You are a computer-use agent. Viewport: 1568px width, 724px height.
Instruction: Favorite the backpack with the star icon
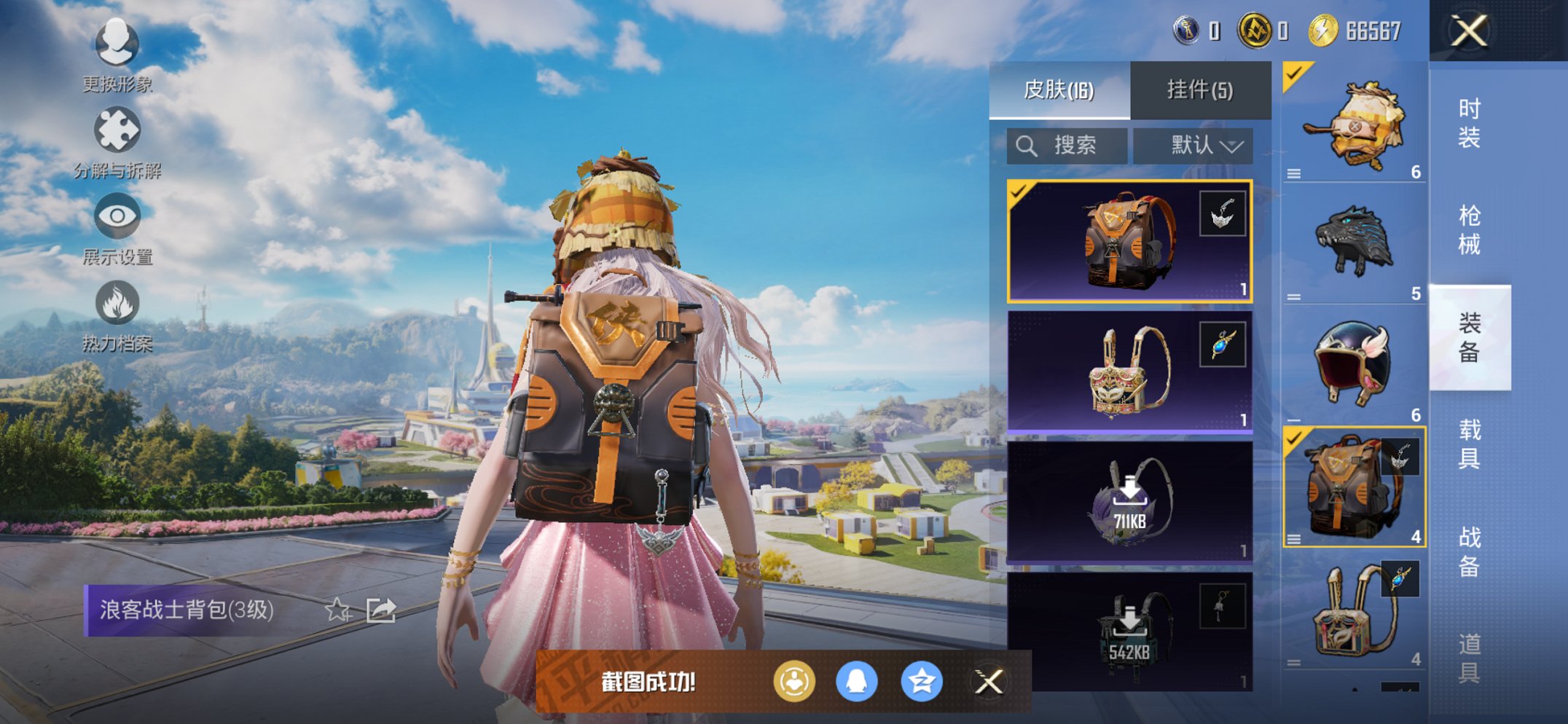pyautogui.click(x=337, y=610)
